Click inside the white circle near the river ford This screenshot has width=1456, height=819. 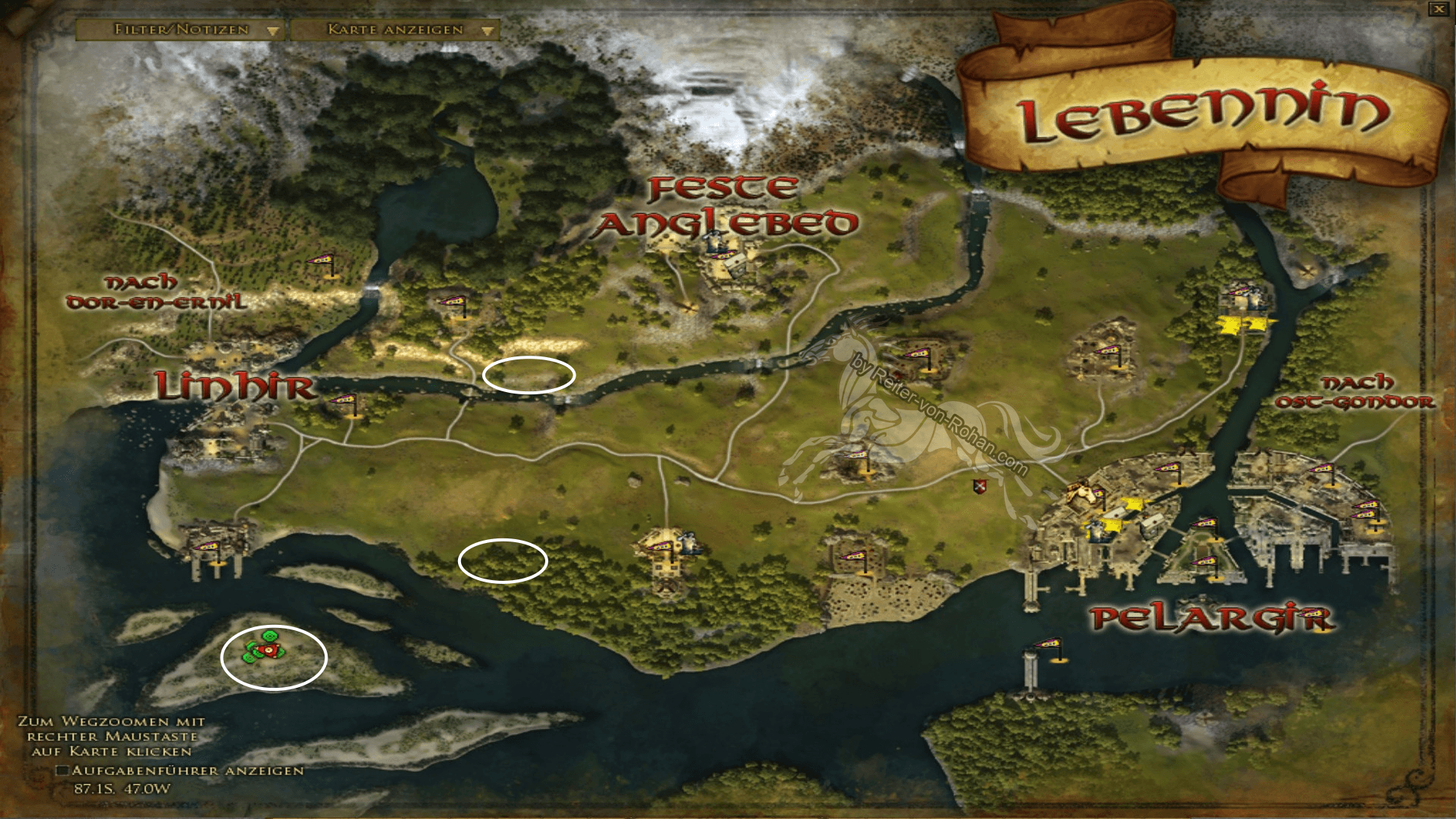[x=531, y=375]
